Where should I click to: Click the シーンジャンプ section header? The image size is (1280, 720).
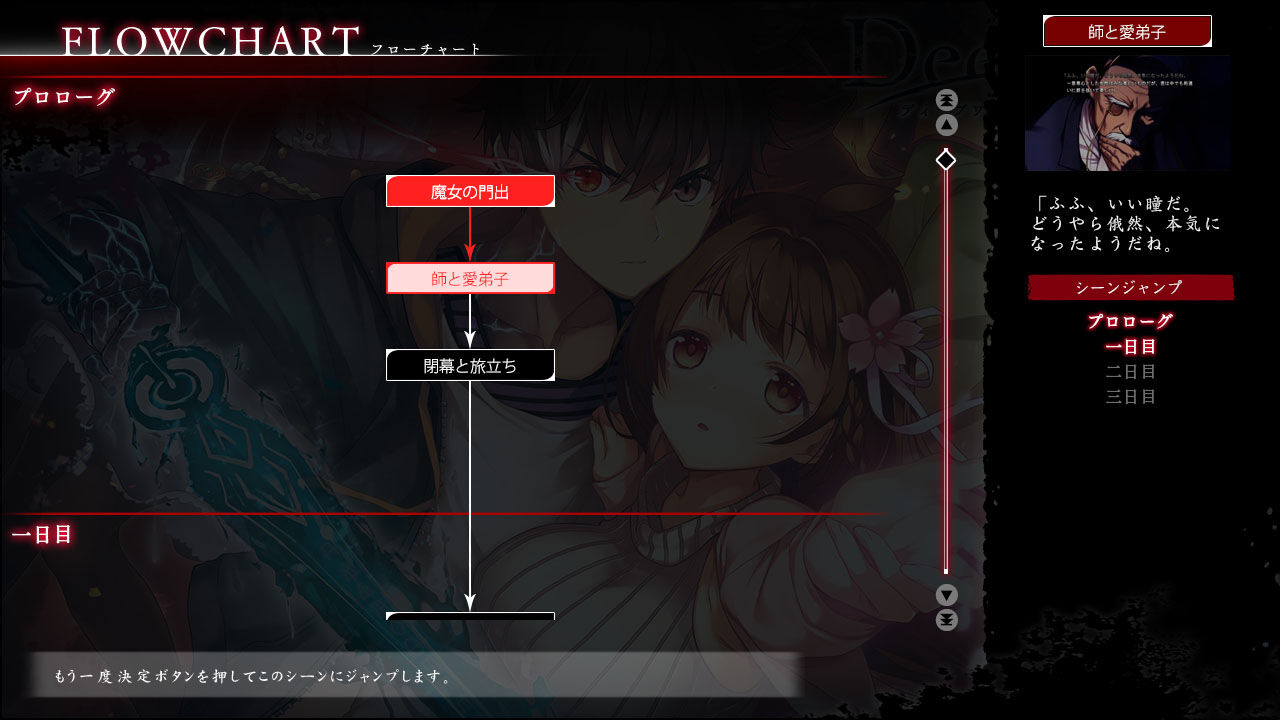click(1130, 288)
